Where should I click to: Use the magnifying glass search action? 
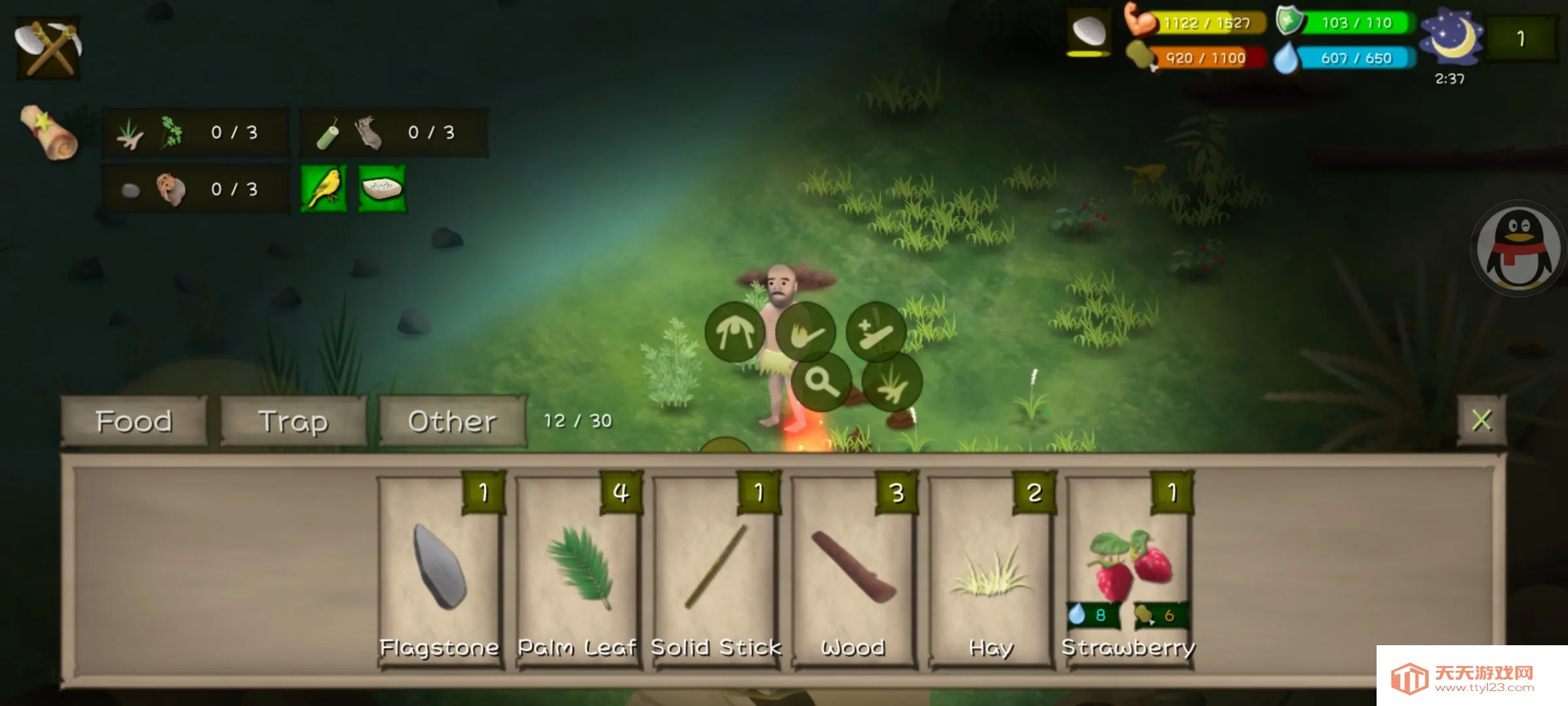821,382
